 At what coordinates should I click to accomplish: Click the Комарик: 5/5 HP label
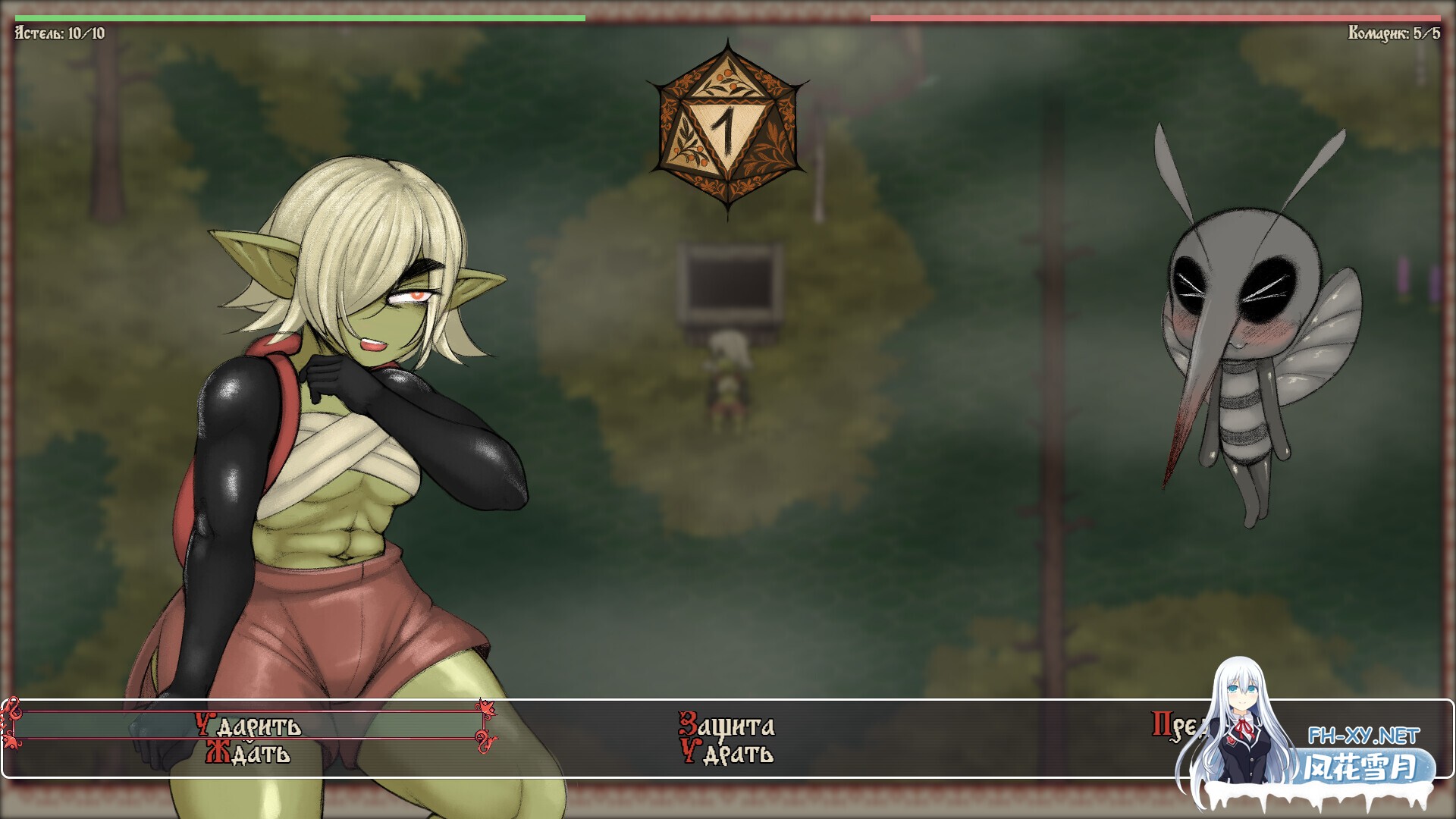(x=1395, y=33)
